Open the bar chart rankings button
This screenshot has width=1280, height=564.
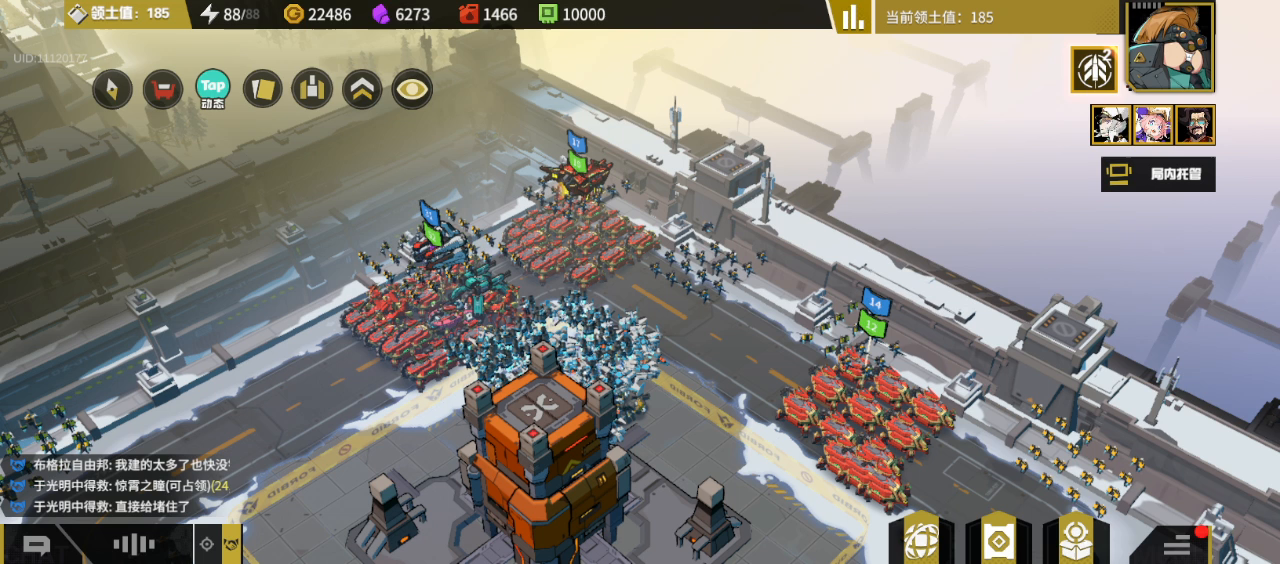[852, 17]
